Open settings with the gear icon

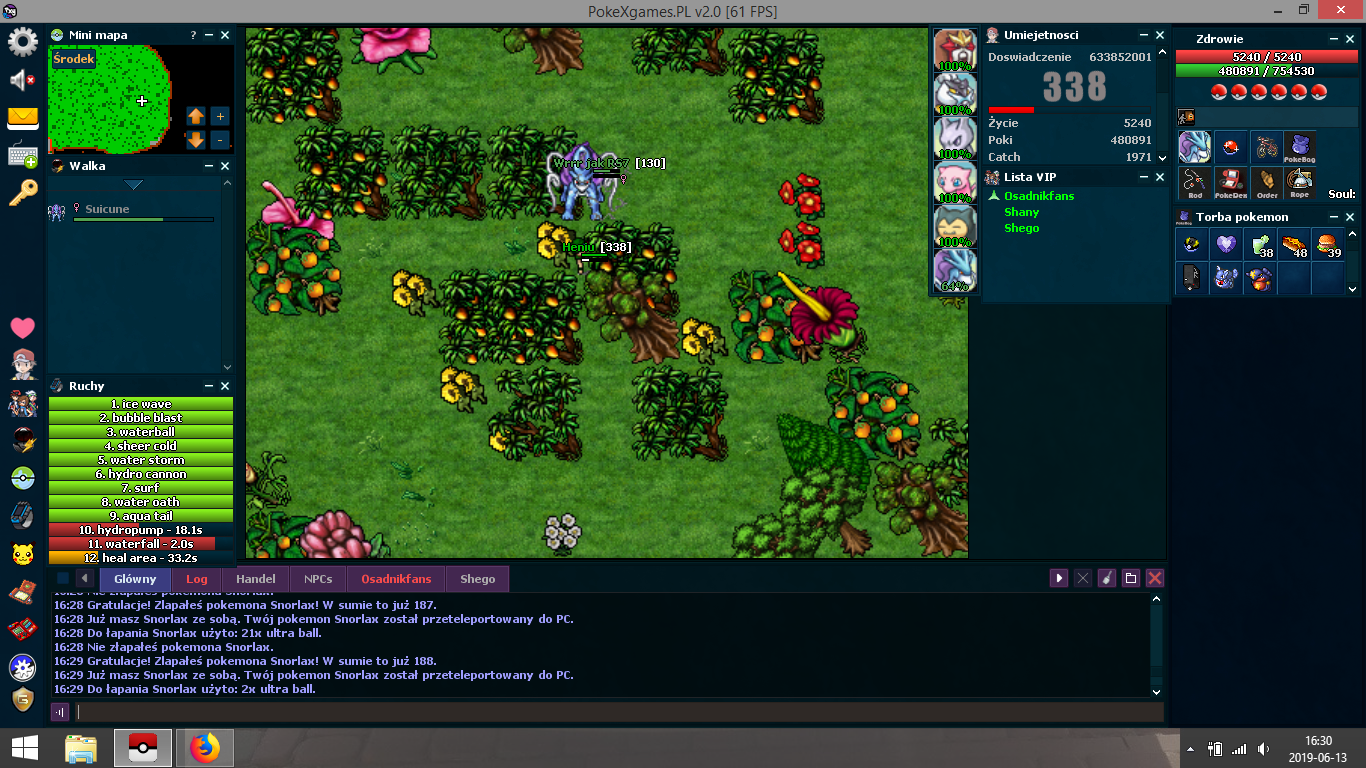click(23, 42)
